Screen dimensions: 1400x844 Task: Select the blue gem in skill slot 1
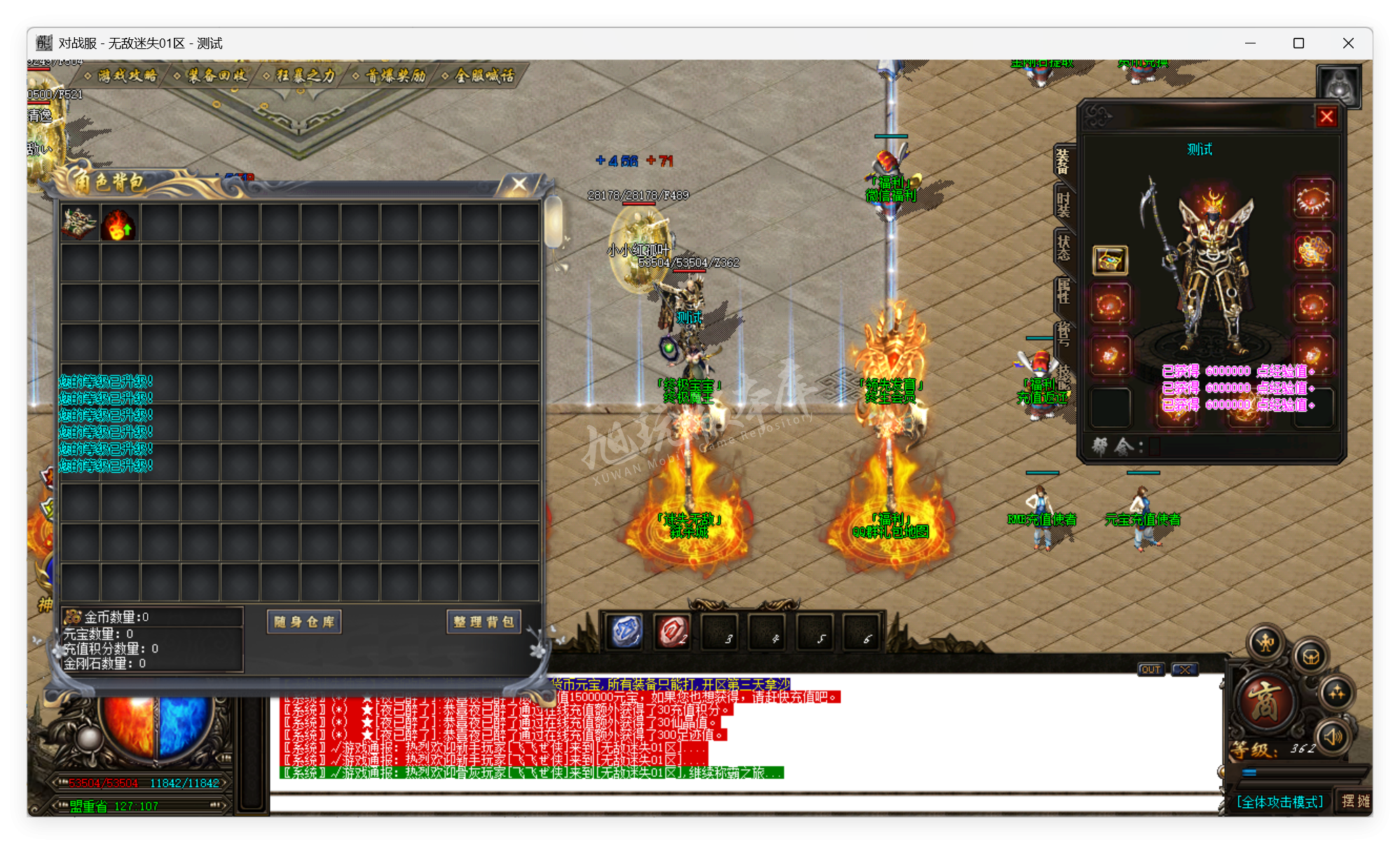(626, 629)
